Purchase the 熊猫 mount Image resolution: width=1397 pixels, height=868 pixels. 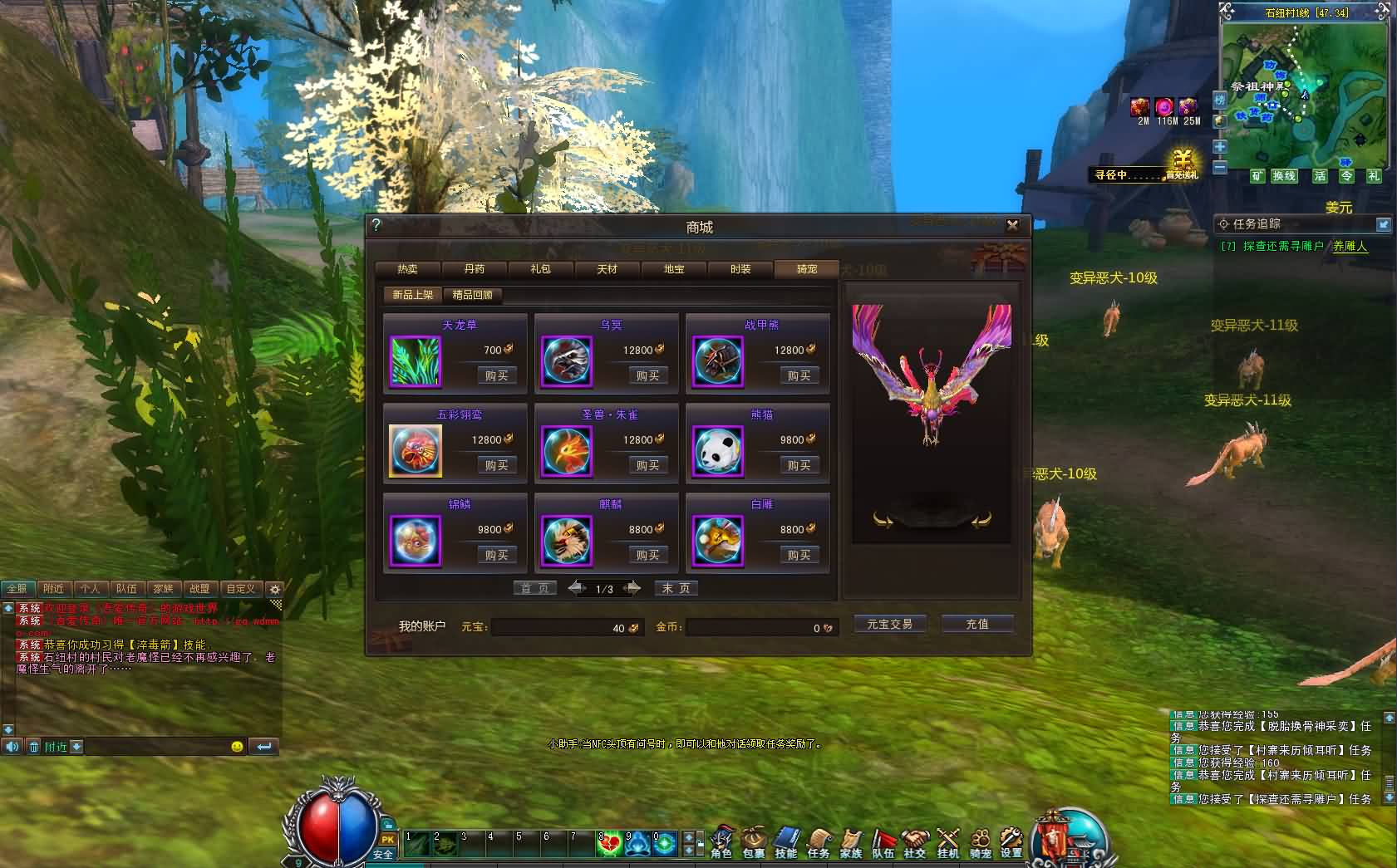(799, 466)
